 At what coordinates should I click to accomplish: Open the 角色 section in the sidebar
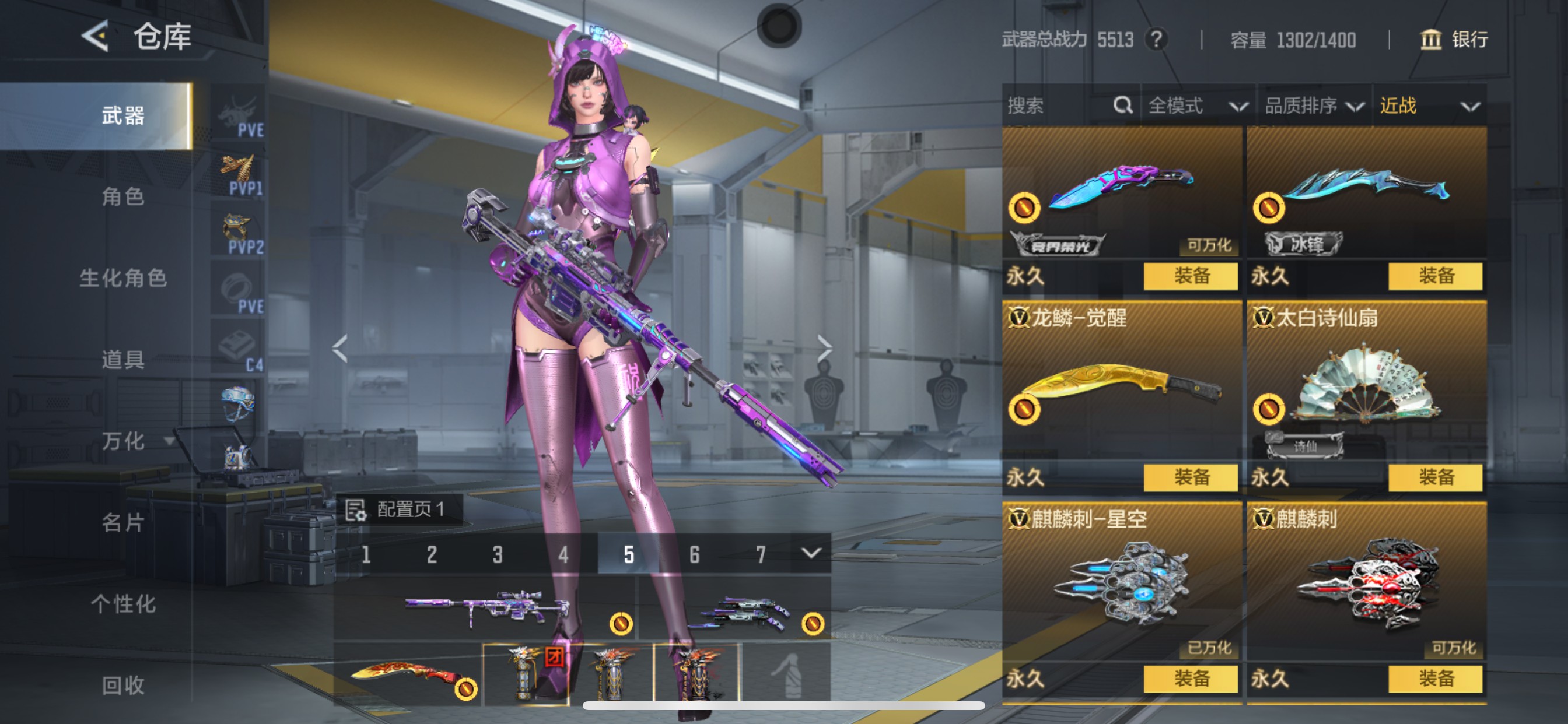tap(123, 197)
